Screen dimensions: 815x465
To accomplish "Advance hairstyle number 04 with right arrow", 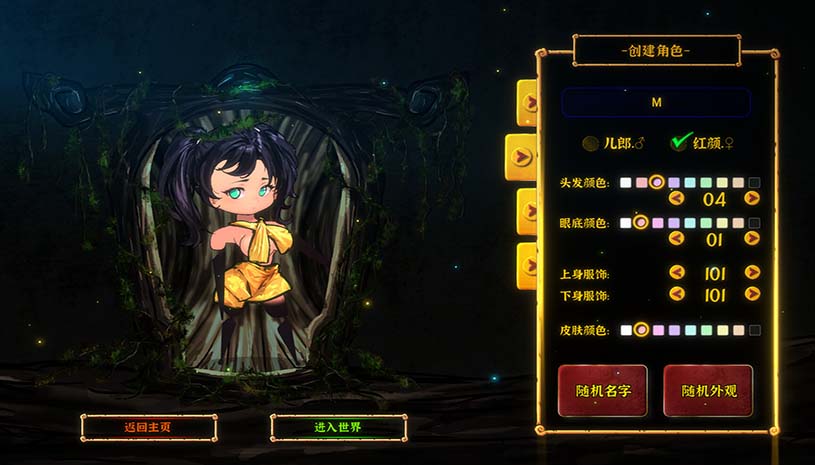I will tap(752, 198).
